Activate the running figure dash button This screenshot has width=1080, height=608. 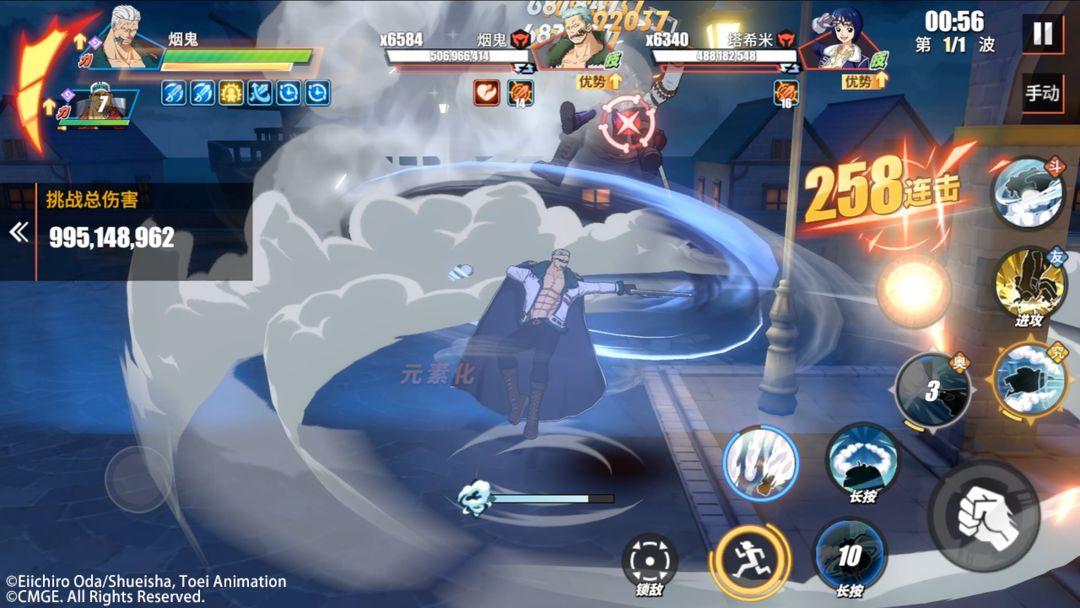(749, 562)
